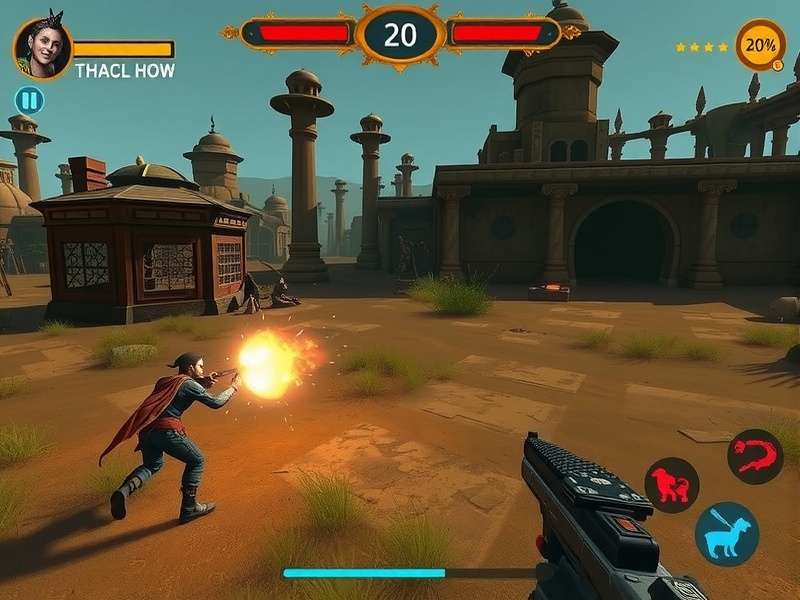
Task: Pause the game with the pause button
Action: click(x=29, y=99)
